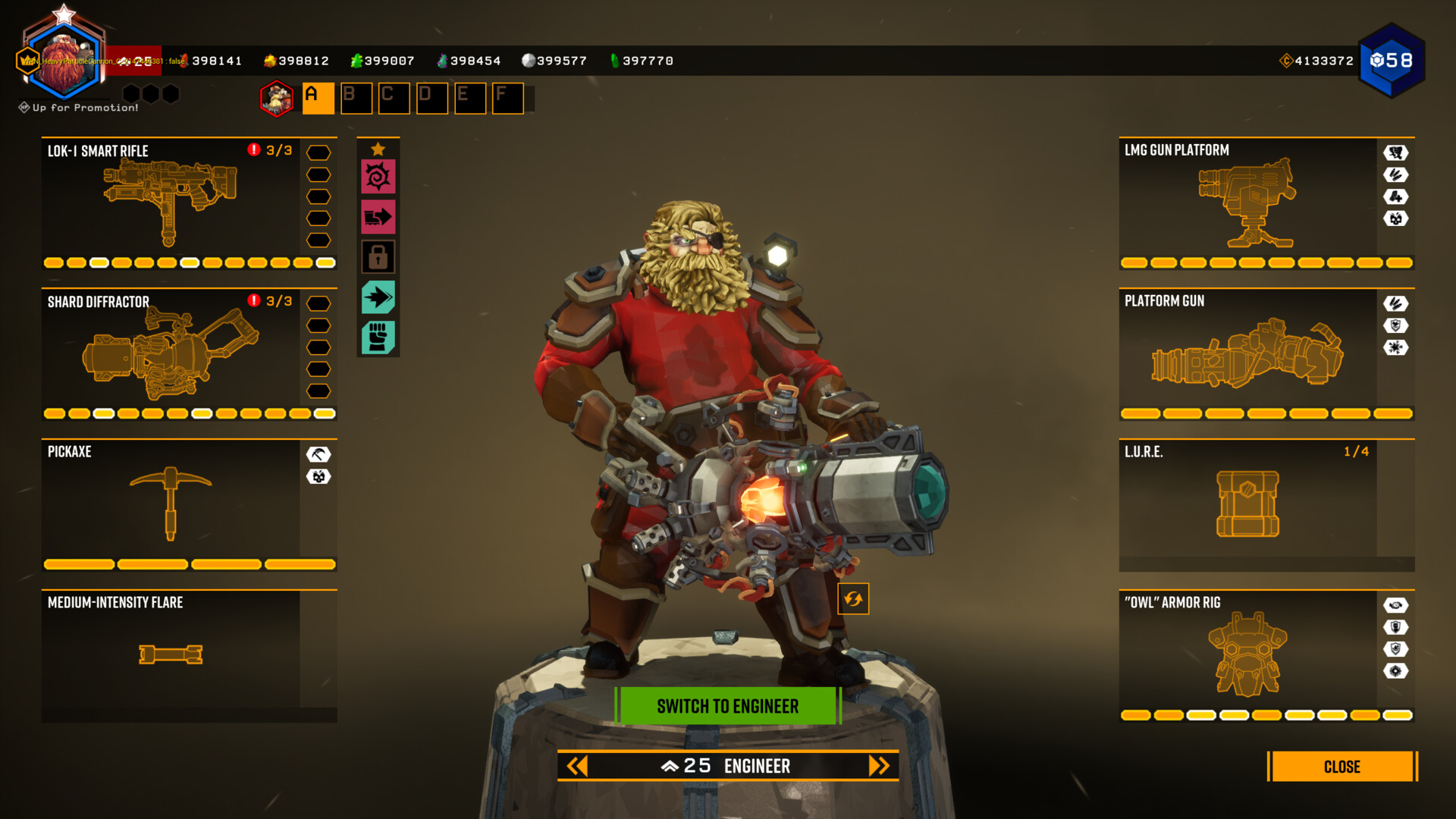Open LOK-1 Smart Rifle weapon panel
Screen dimensions: 1456x819
click(171, 202)
